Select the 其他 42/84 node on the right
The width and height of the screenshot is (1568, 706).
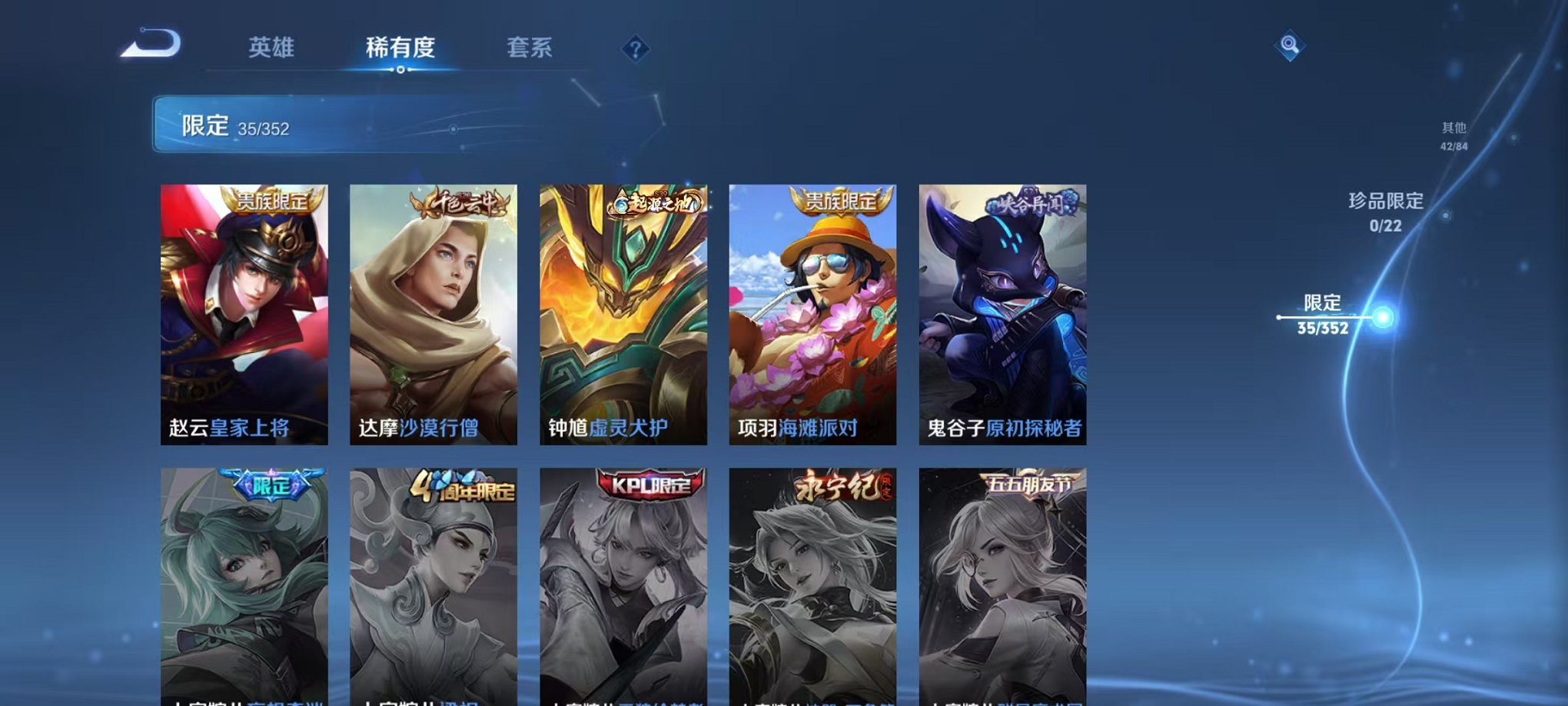pos(1455,137)
